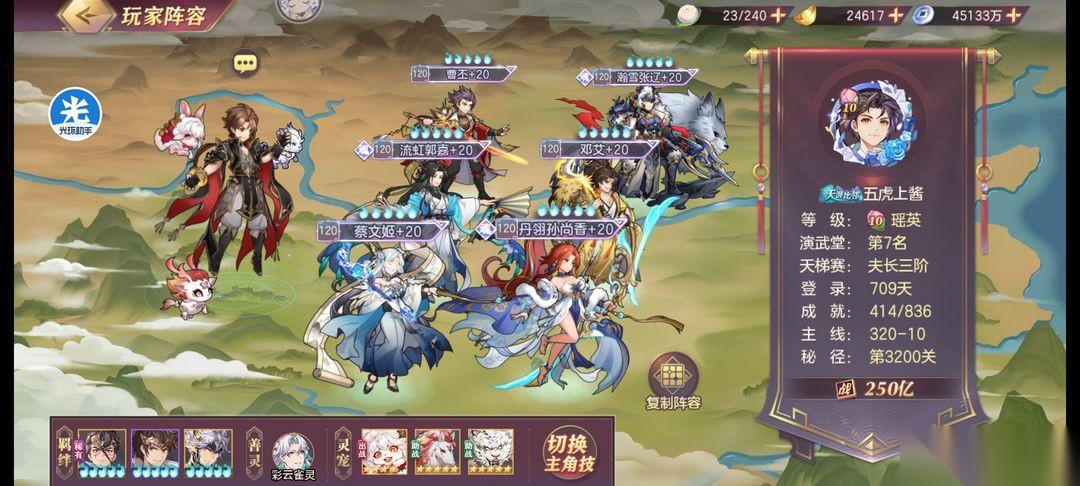
Task: Add gold ingots with the 24617 plus
Action: point(895,15)
